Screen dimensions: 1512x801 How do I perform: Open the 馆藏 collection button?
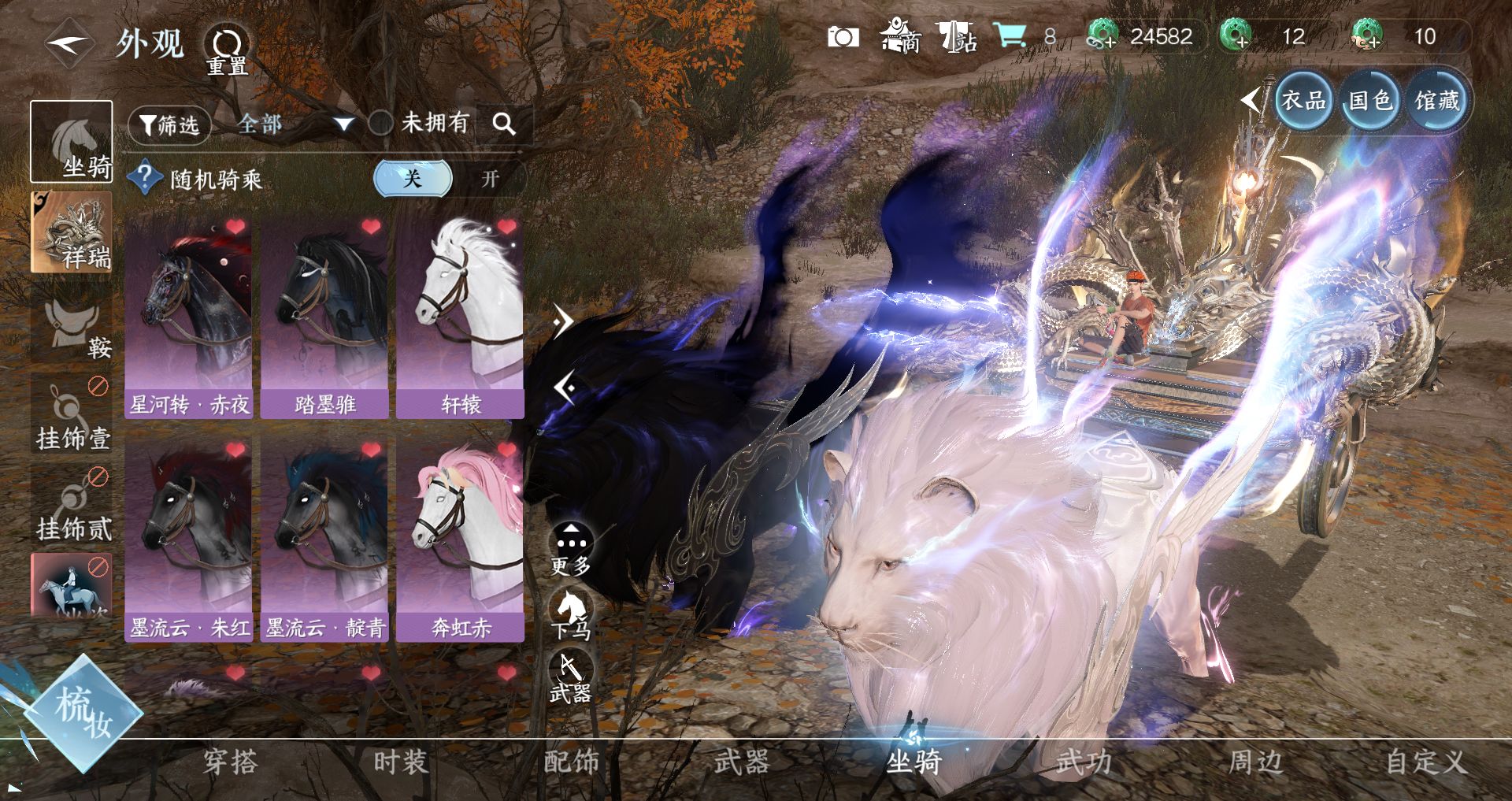pos(1436,101)
